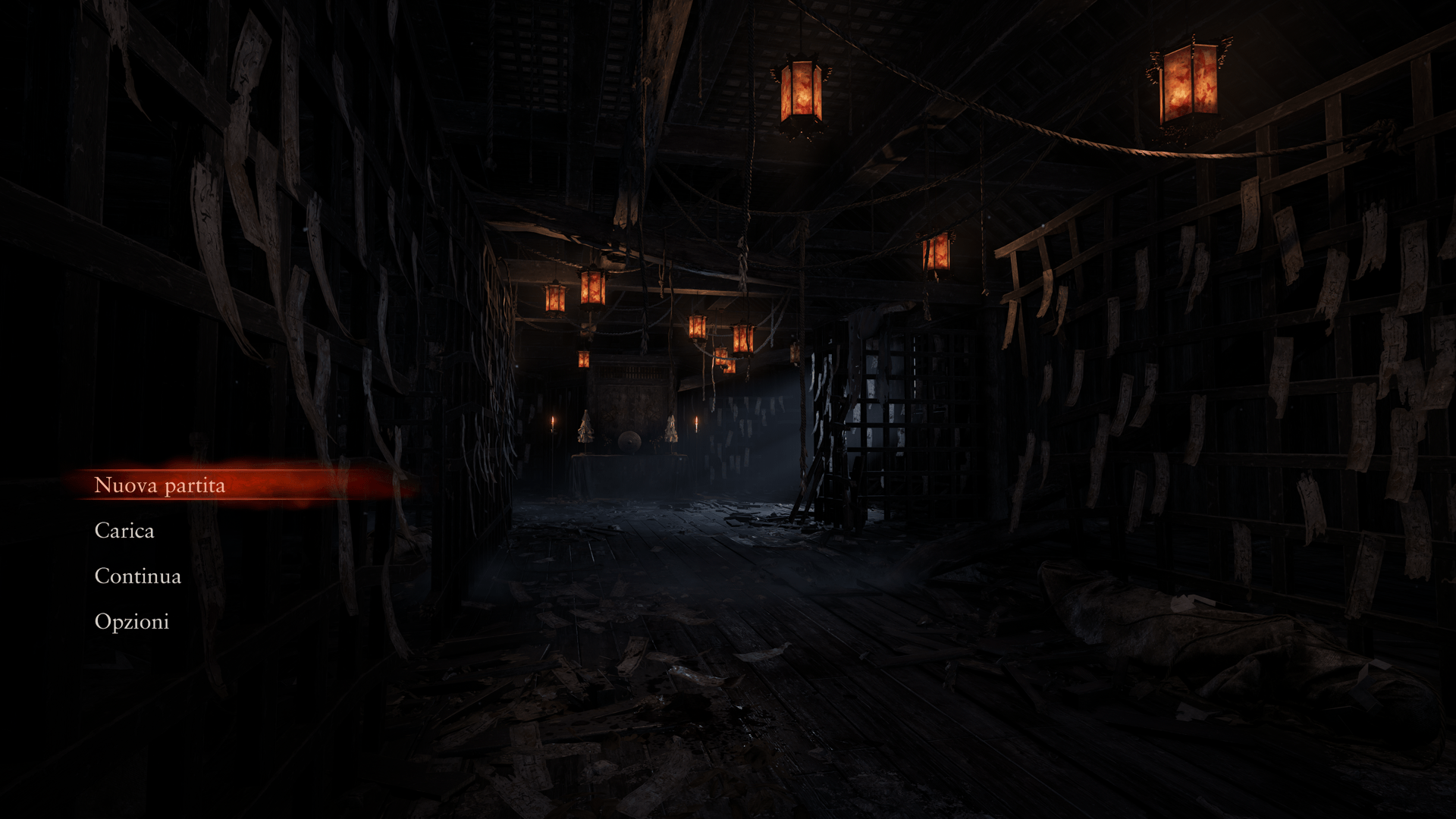1456x819 pixels.
Task: Start a new game with Nuova partita
Action: coord(159,485)
